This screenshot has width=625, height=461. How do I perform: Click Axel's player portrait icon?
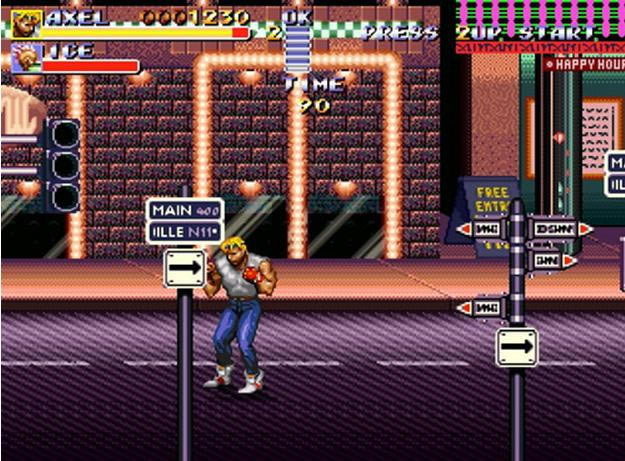tap(26, 23)
